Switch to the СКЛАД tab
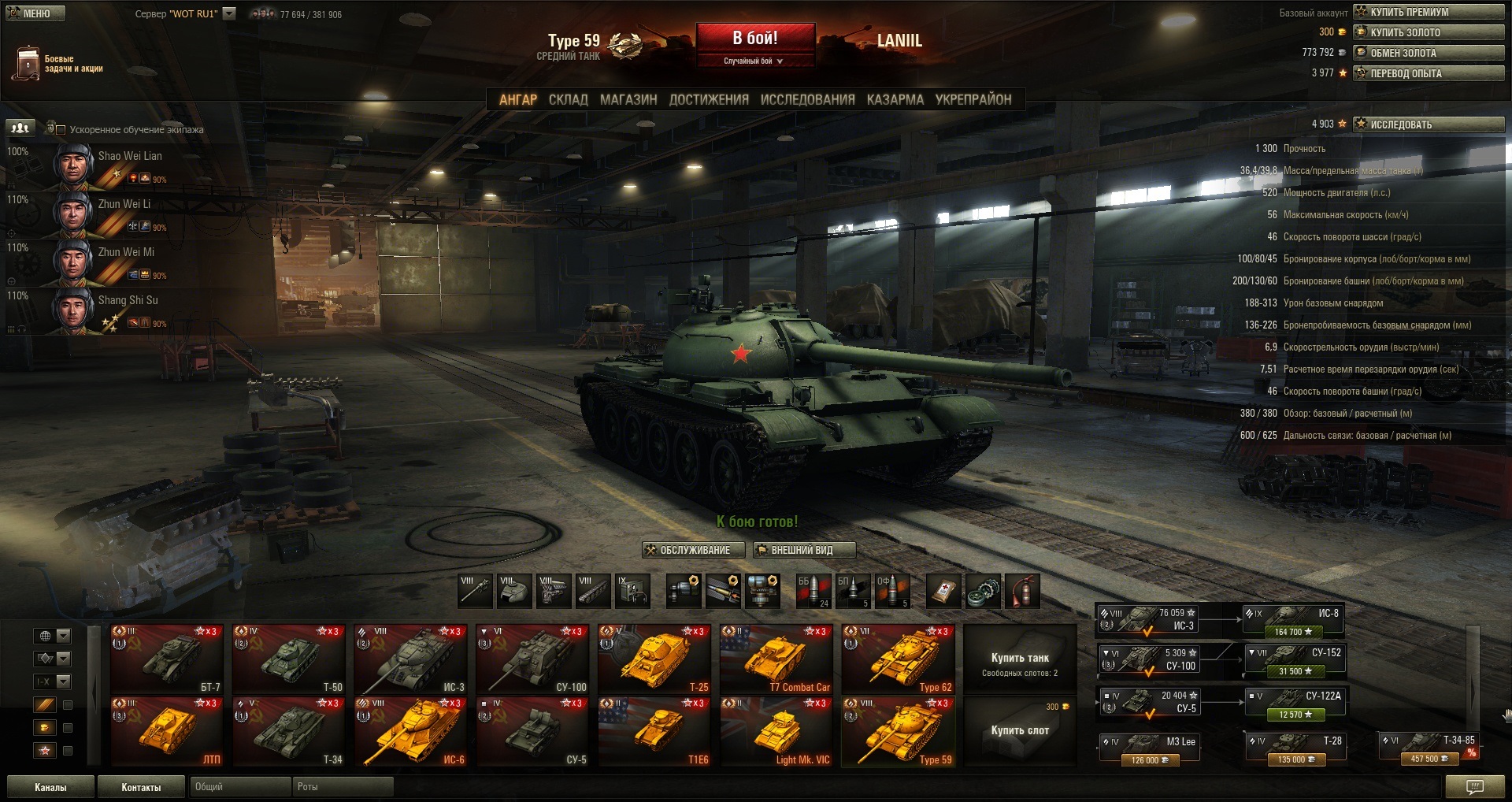The width and height of the screenshot is (1512, 802). [x=568, y=100]
